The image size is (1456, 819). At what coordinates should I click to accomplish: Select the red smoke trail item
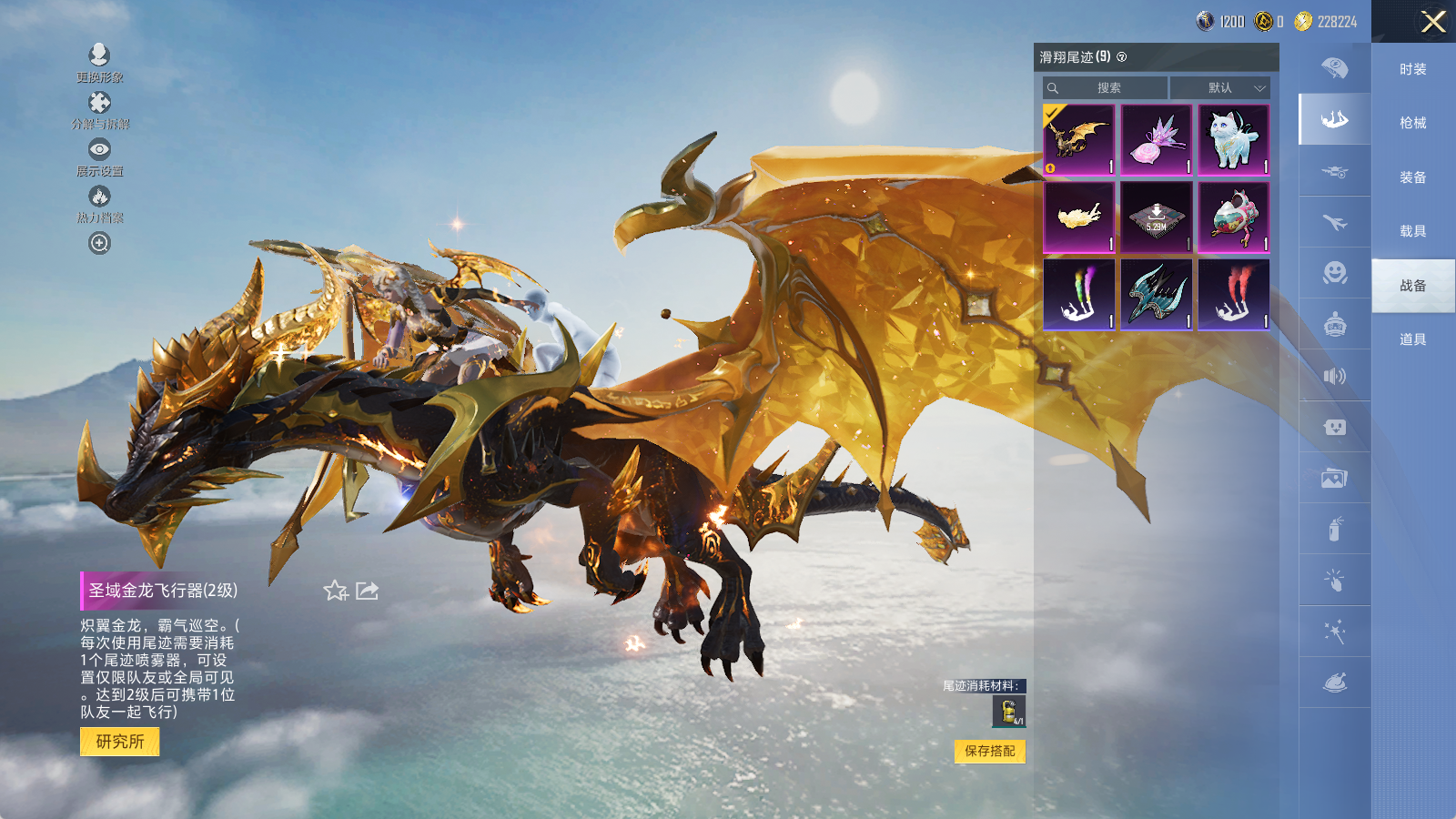[1233, 294]
